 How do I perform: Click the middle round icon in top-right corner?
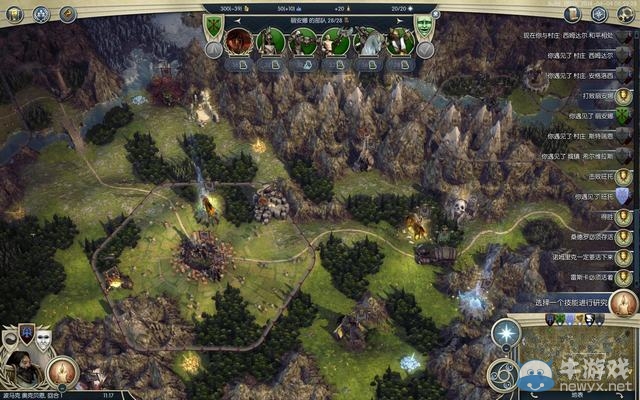pos(598,14)
